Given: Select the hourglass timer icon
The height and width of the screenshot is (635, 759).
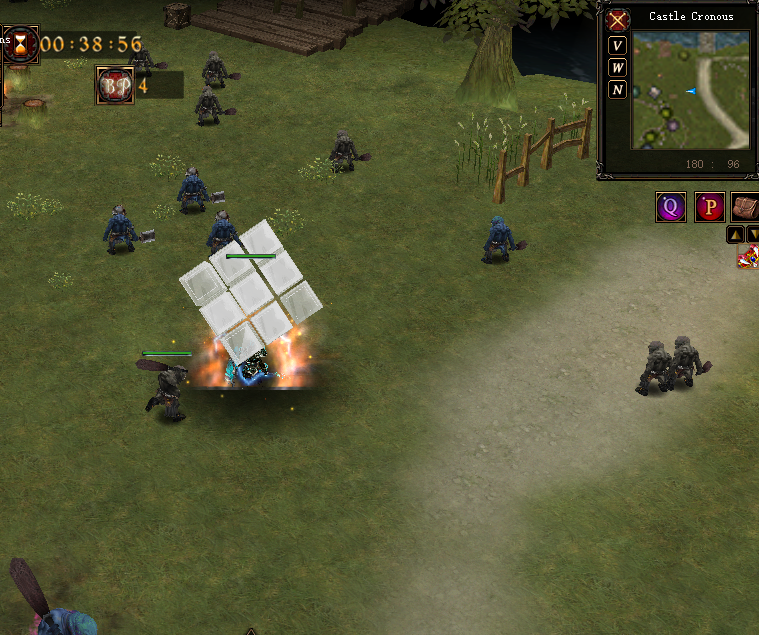Looking at the screenshot, I should pyautogui.click(x=20, y=44).
